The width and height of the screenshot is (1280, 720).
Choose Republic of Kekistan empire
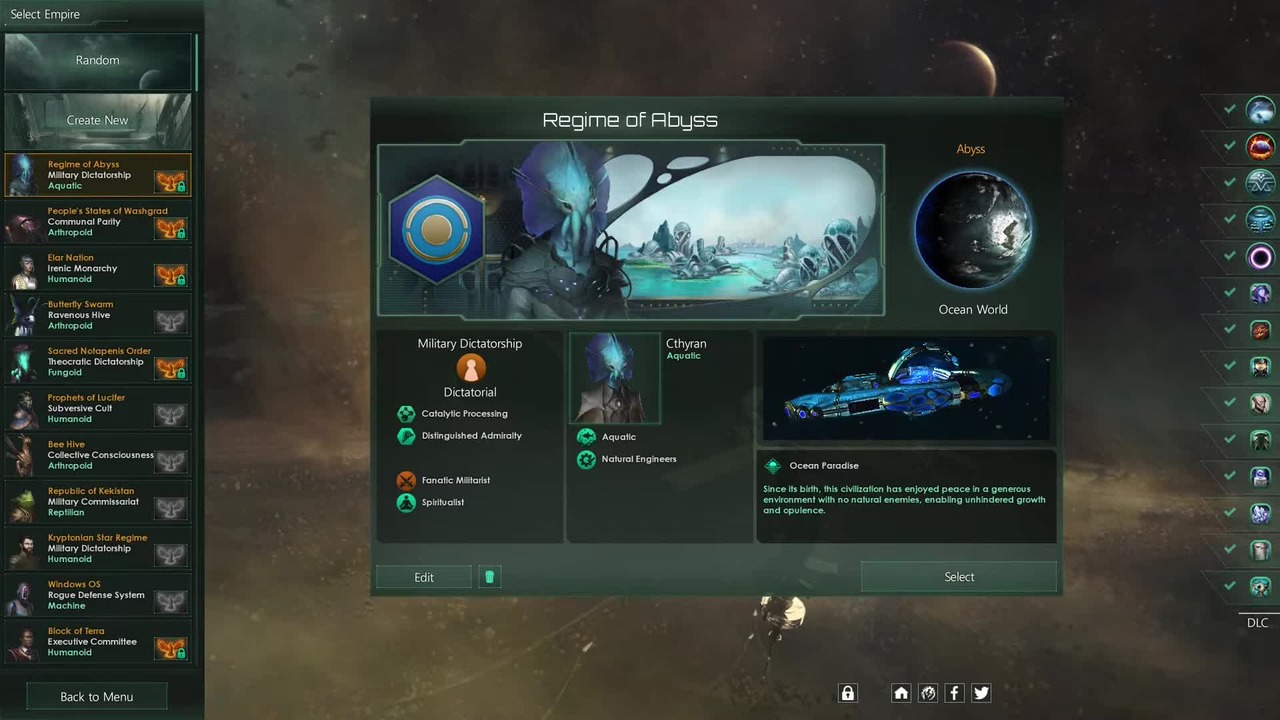[97, 502]
